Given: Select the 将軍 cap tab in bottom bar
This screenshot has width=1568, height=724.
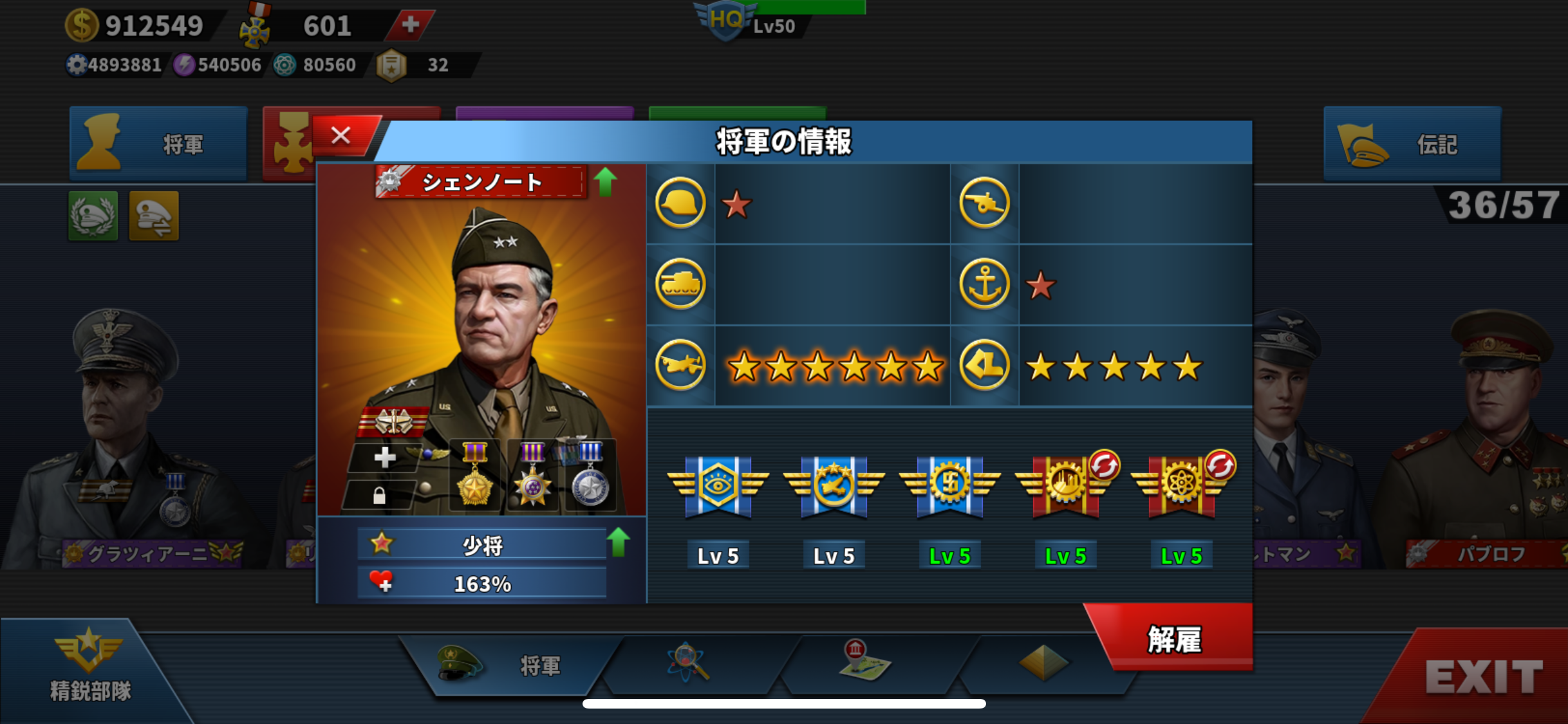Looking at the screenshot, I should 509,665.
